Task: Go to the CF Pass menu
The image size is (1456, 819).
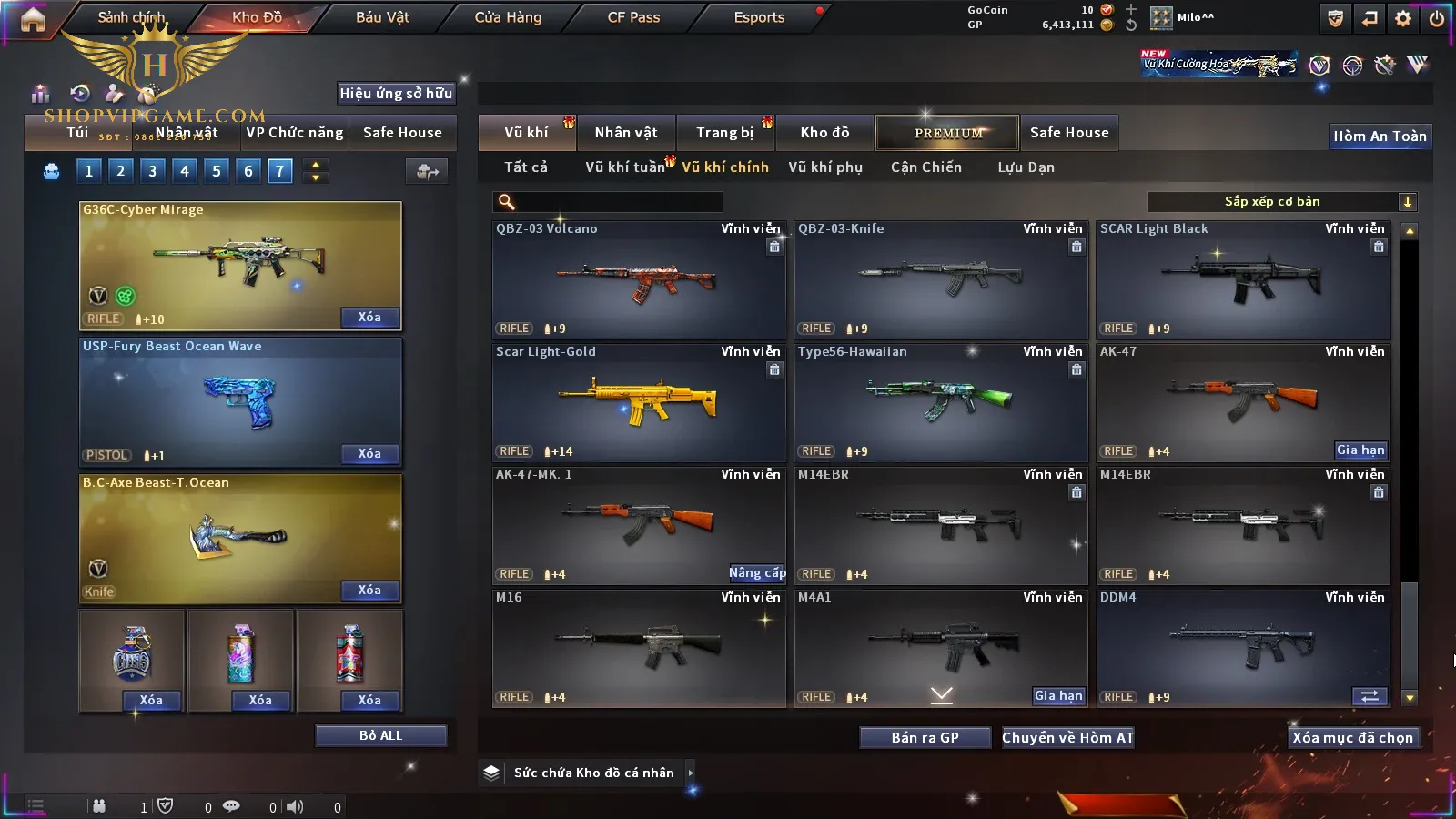Action: (x=633, y=17)
